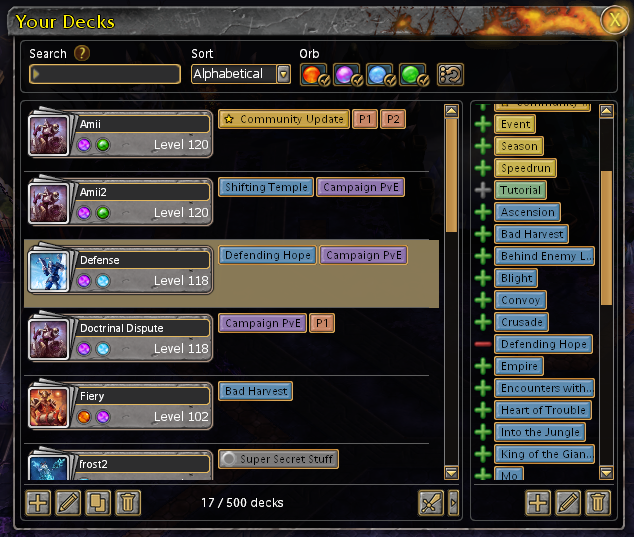Click the Community Update tag on Amii
Screen dimensions: 634x537
point(284,119)
